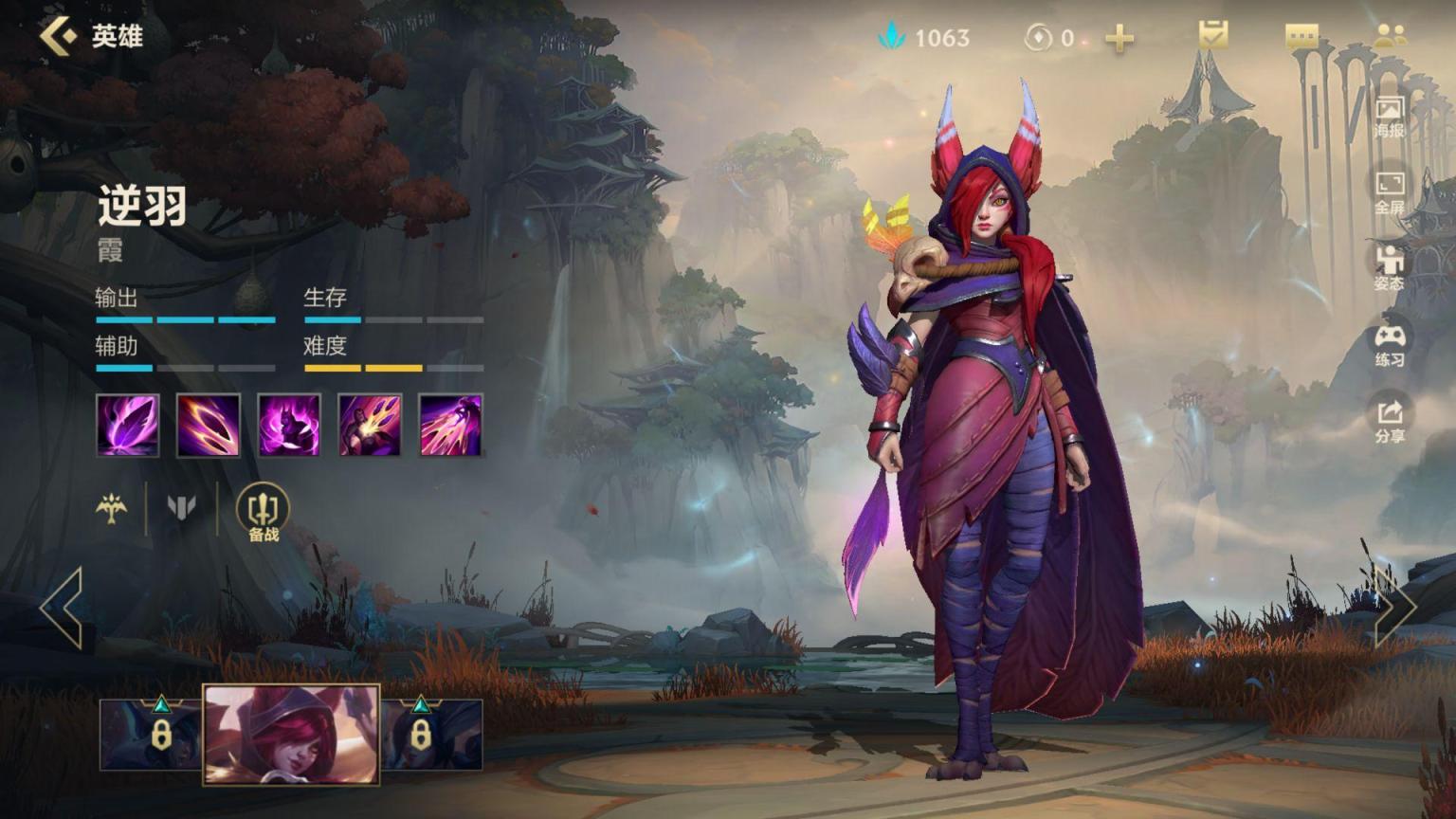Open the checklist missions icon
1456x819 pixels.
click(1212, 36)
